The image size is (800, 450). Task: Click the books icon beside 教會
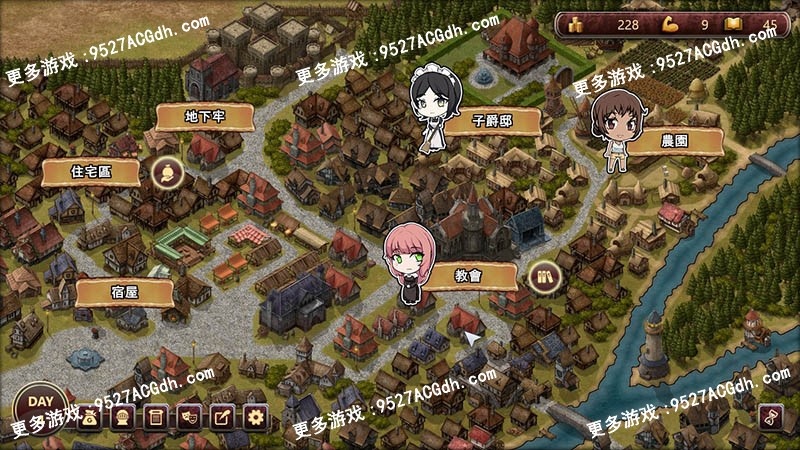click(544, 275)
